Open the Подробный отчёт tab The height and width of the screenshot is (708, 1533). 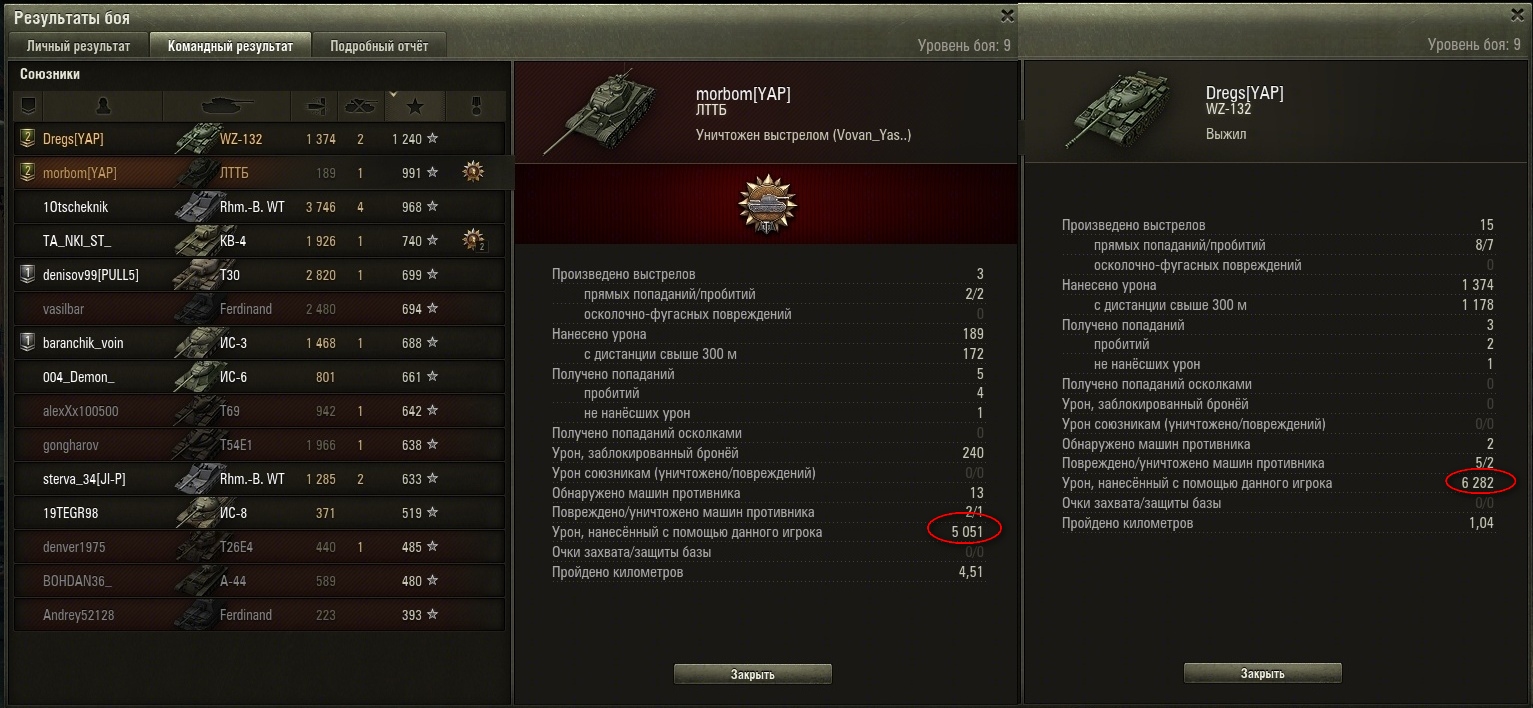point(379,46)
